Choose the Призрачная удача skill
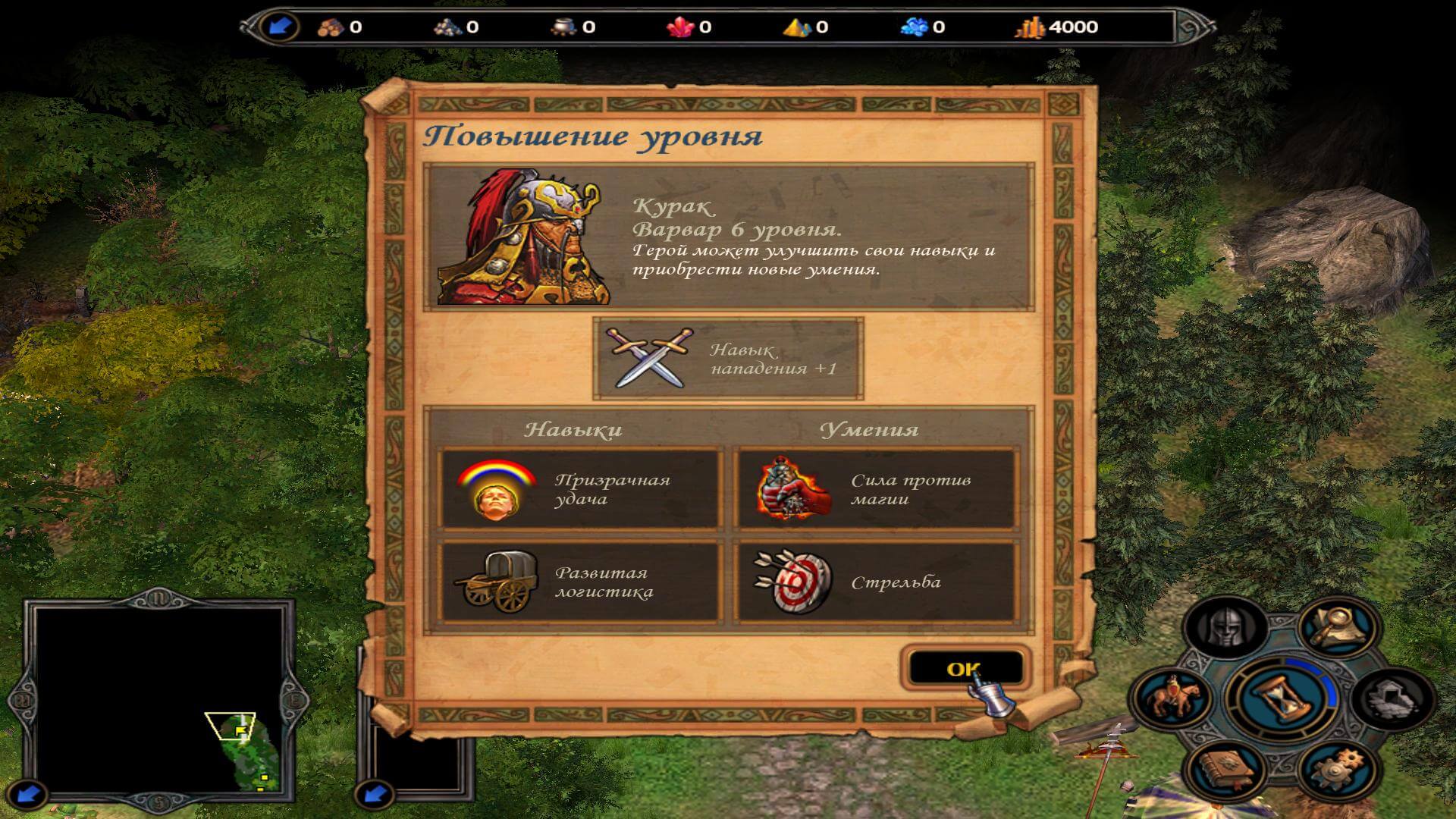1456x819 pixels. coord(579,489)
